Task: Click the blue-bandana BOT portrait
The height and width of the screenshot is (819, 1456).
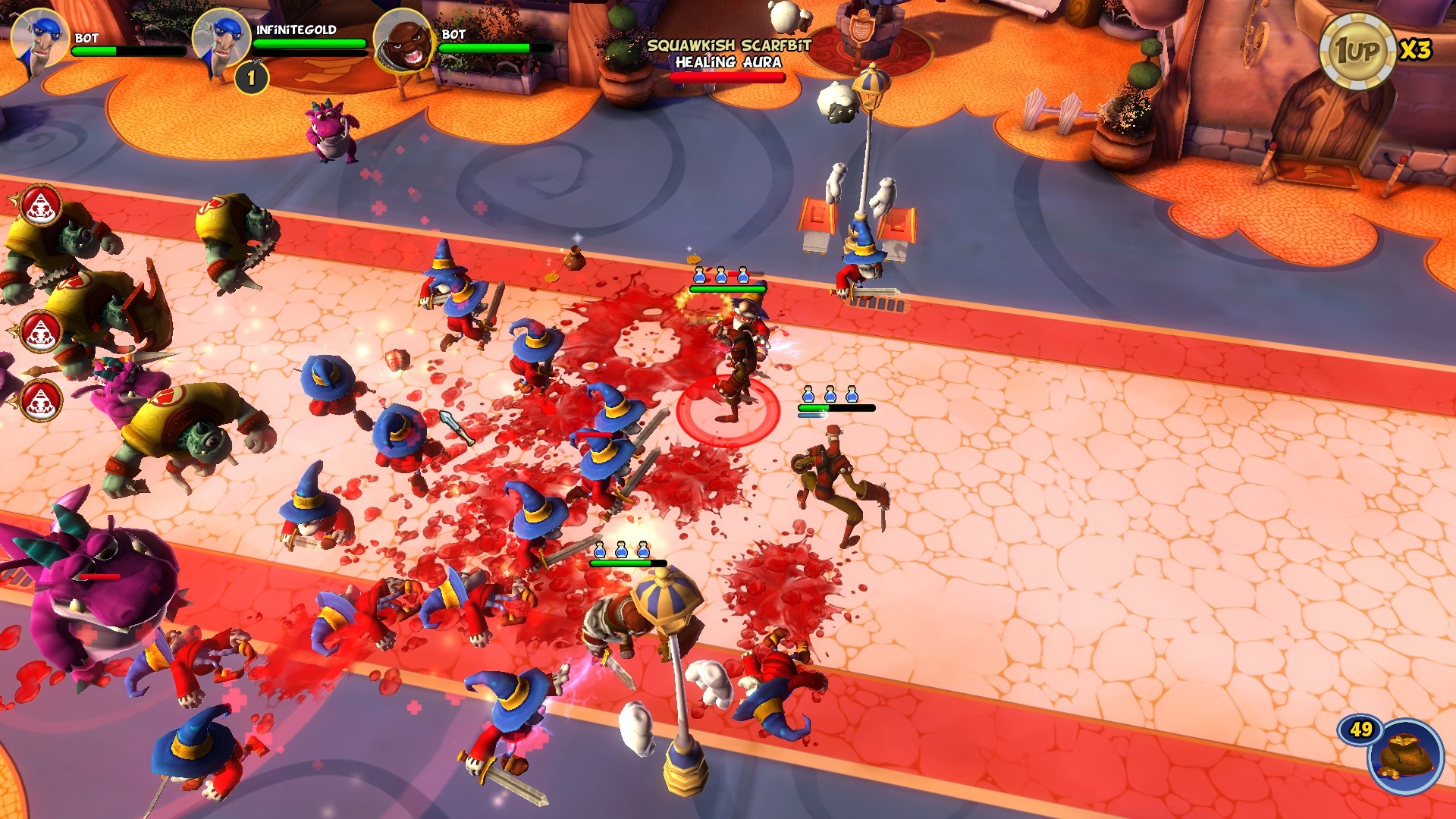Action: click(x=39, y=38)
